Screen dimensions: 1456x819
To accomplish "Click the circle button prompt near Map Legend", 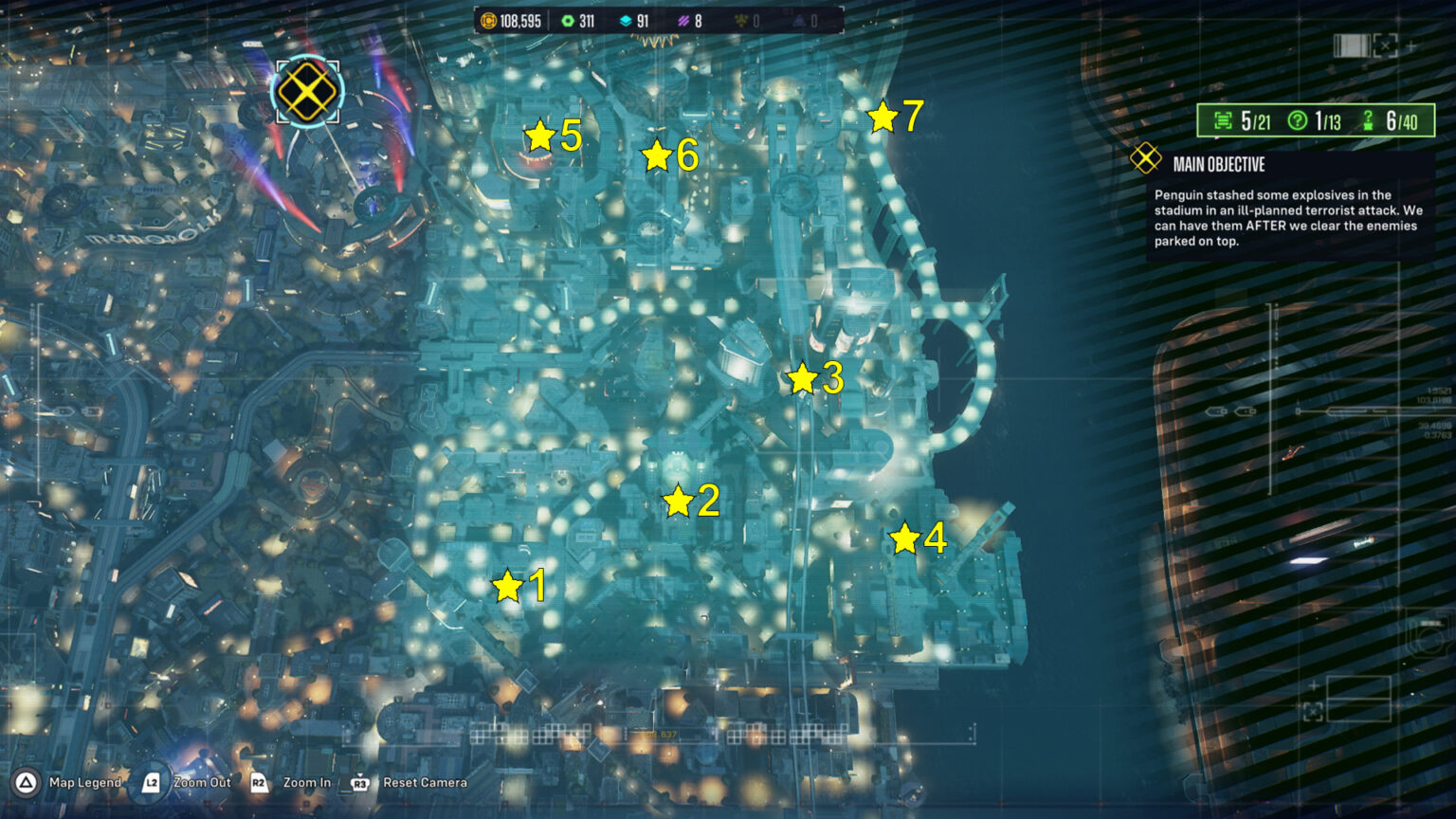I will pos(27,783).
